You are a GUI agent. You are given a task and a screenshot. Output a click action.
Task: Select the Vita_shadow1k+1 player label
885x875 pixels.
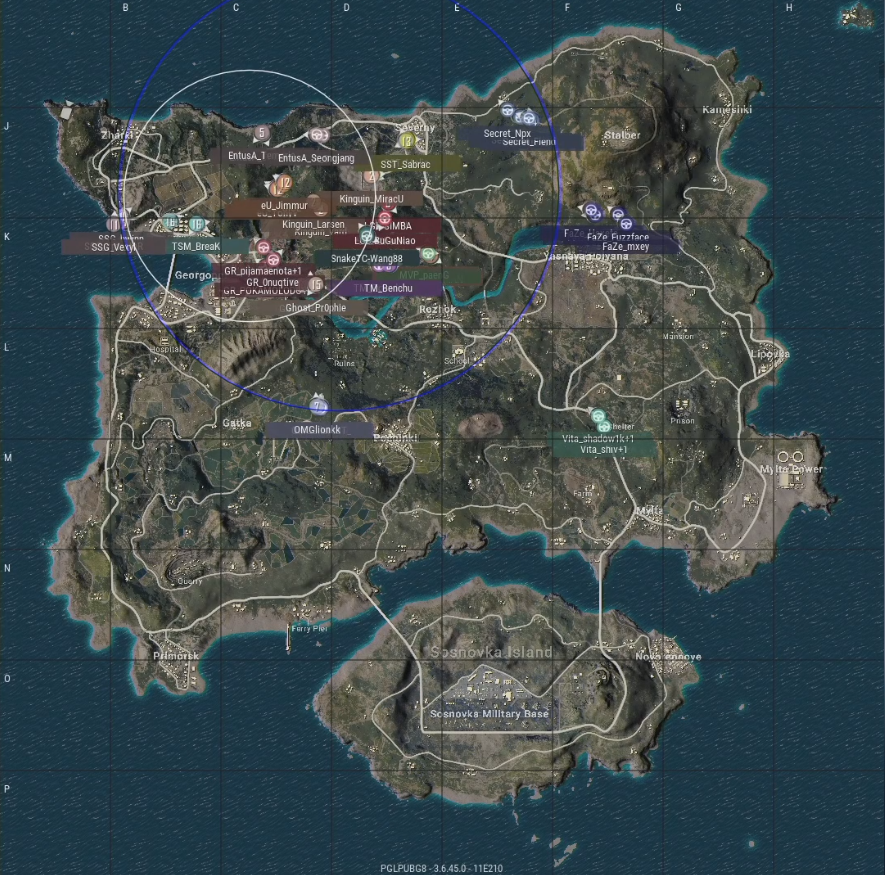pos(602,439)
